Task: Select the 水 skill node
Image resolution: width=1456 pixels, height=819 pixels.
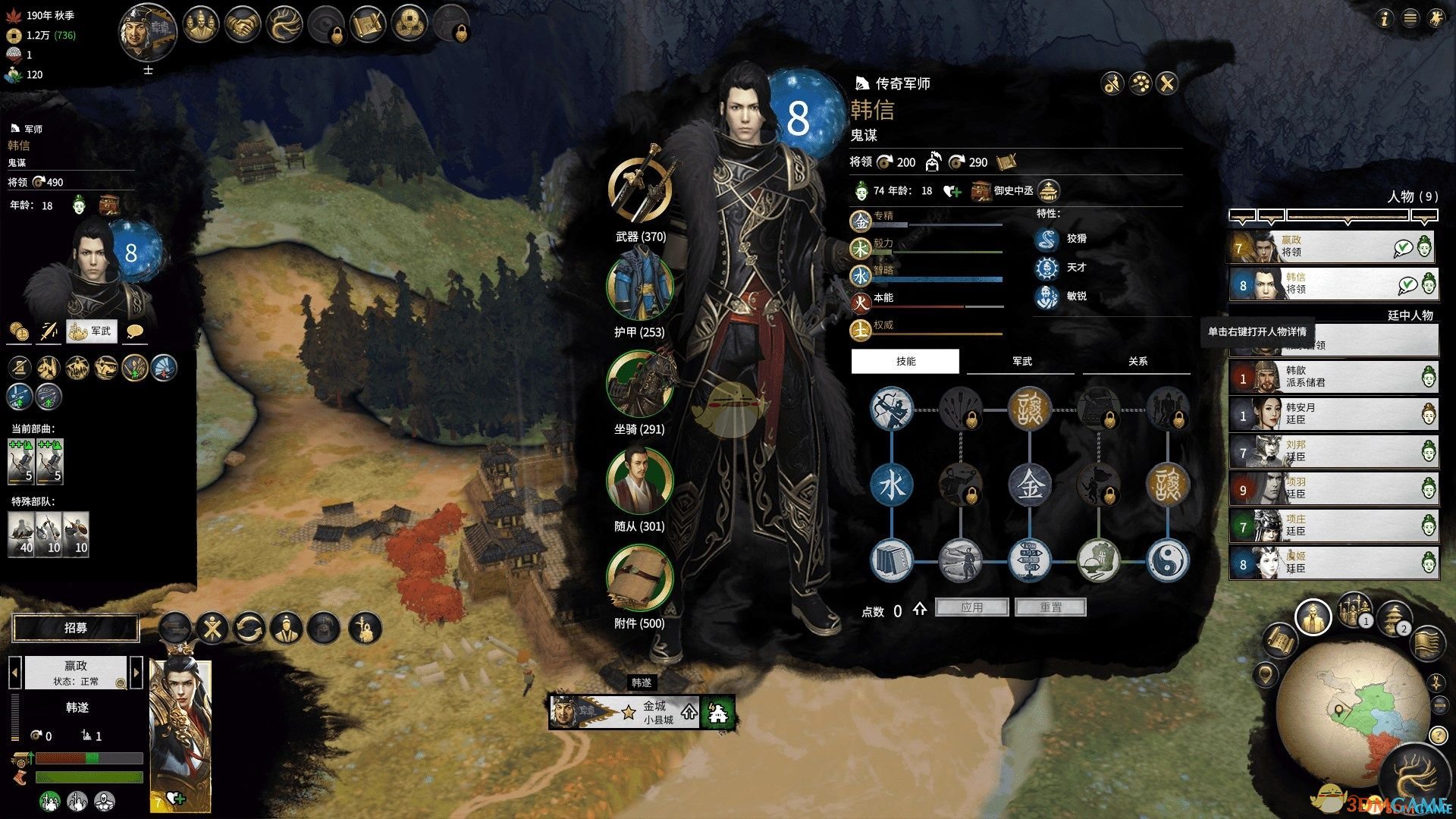Action: click(891, 485)
